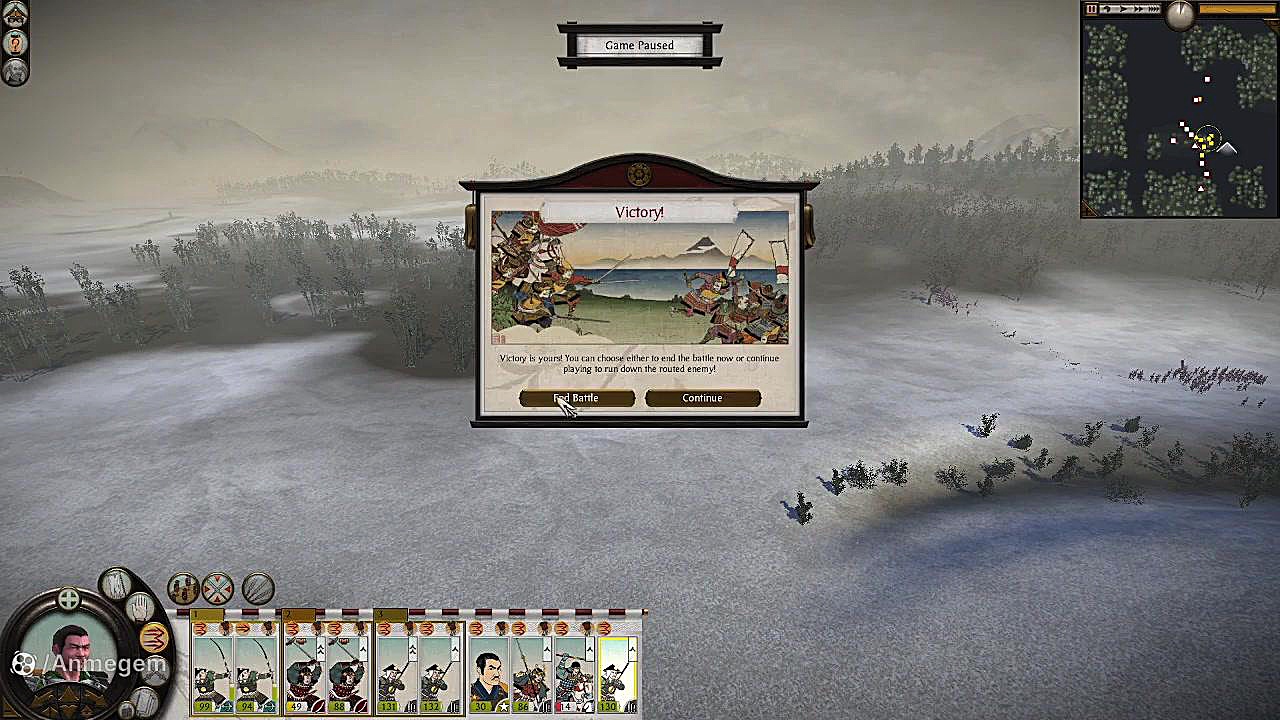
Task: Click the fastest speed arrows above minimap
Action: pos(1153,10)
